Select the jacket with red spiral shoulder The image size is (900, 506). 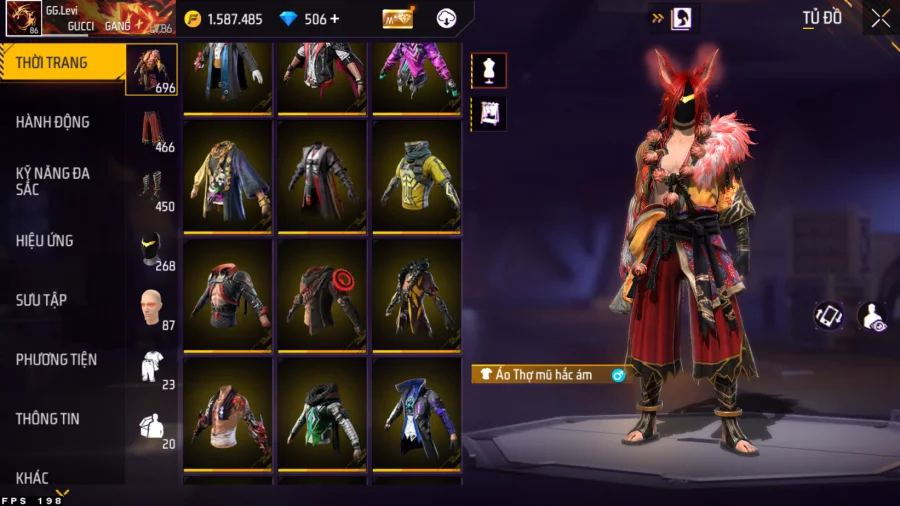click(x=324, y=296)
